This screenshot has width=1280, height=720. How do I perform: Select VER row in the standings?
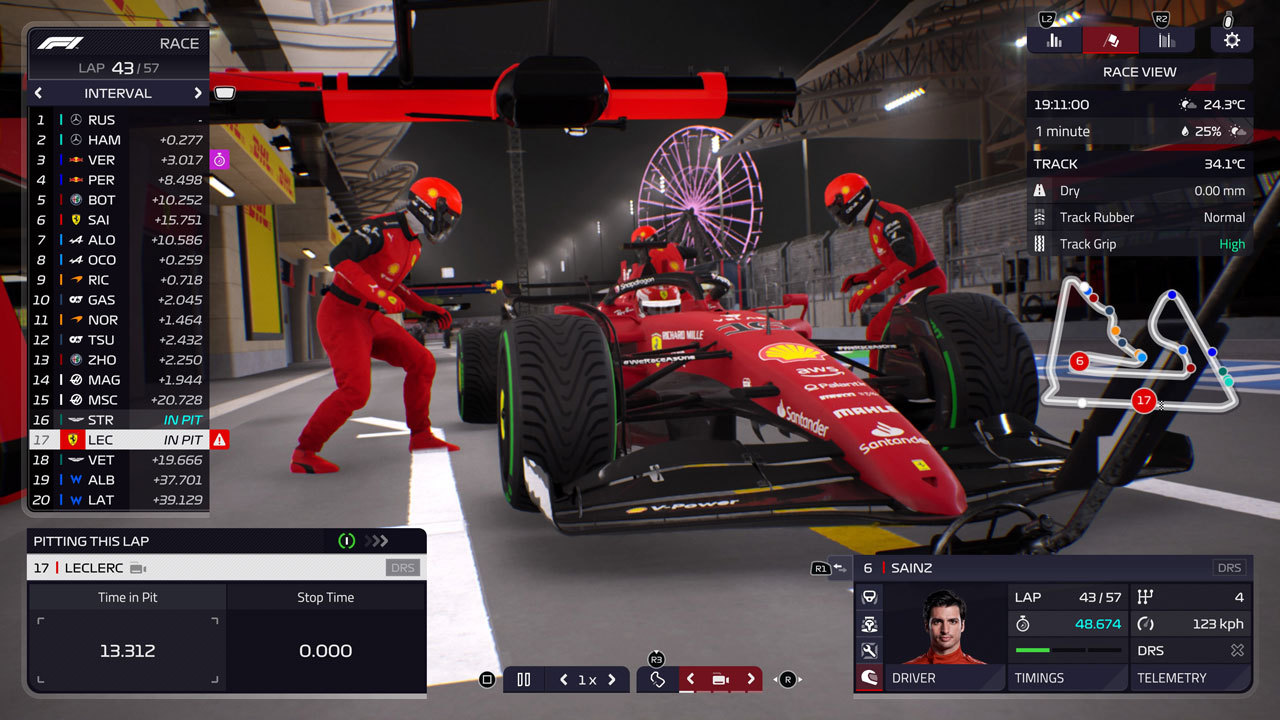tap(119, 160)
